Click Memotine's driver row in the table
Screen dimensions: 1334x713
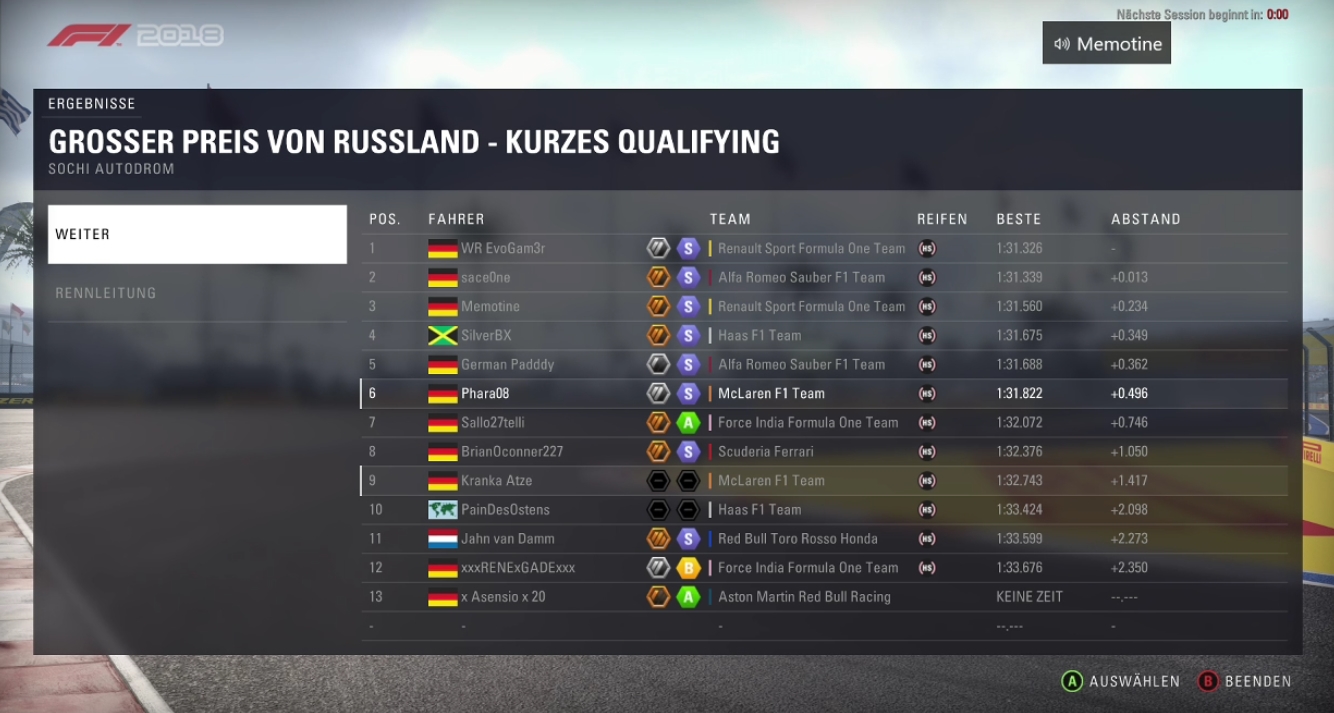490,306
